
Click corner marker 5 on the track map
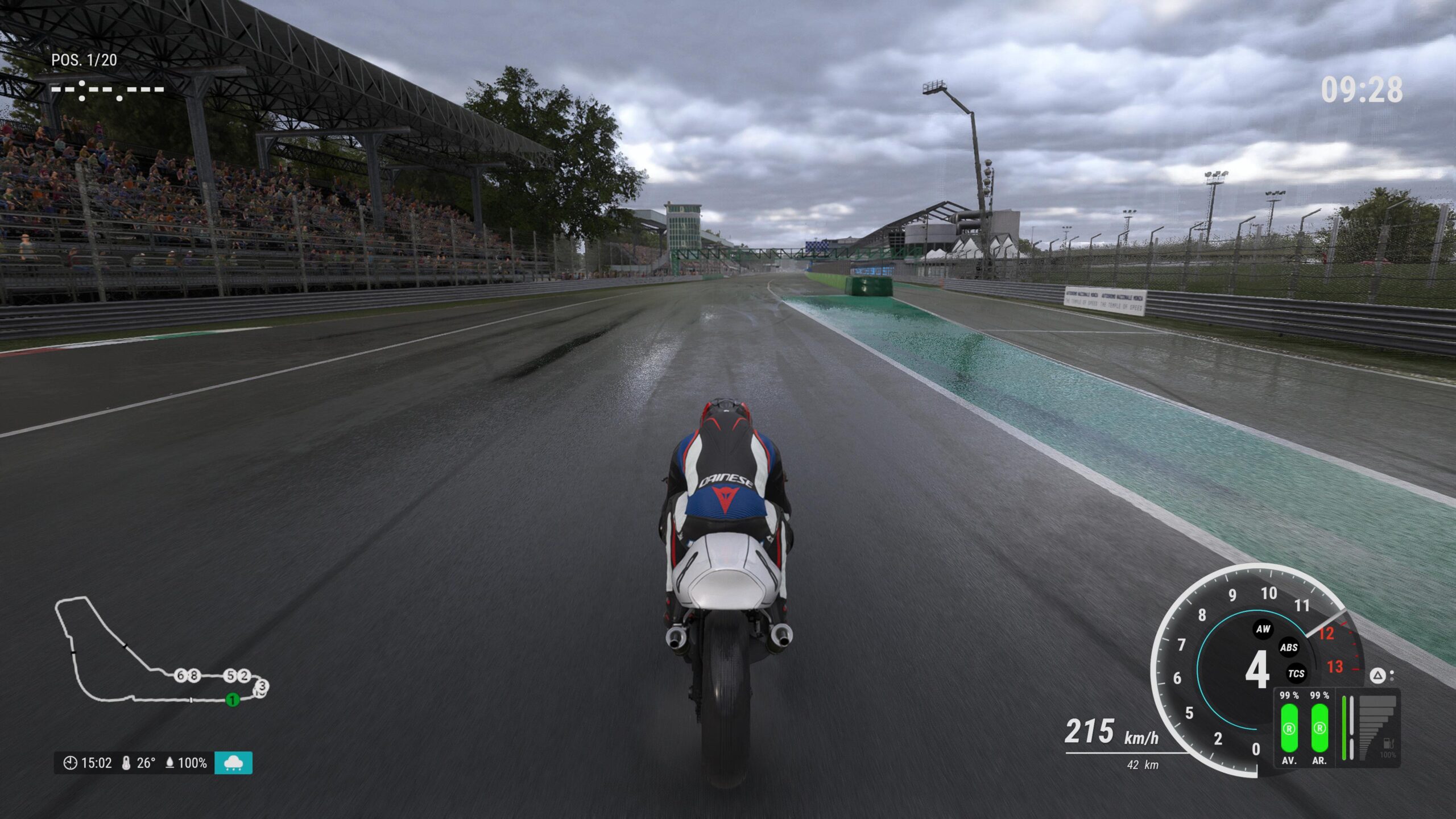pyautogui.click(x=231, y=675)
